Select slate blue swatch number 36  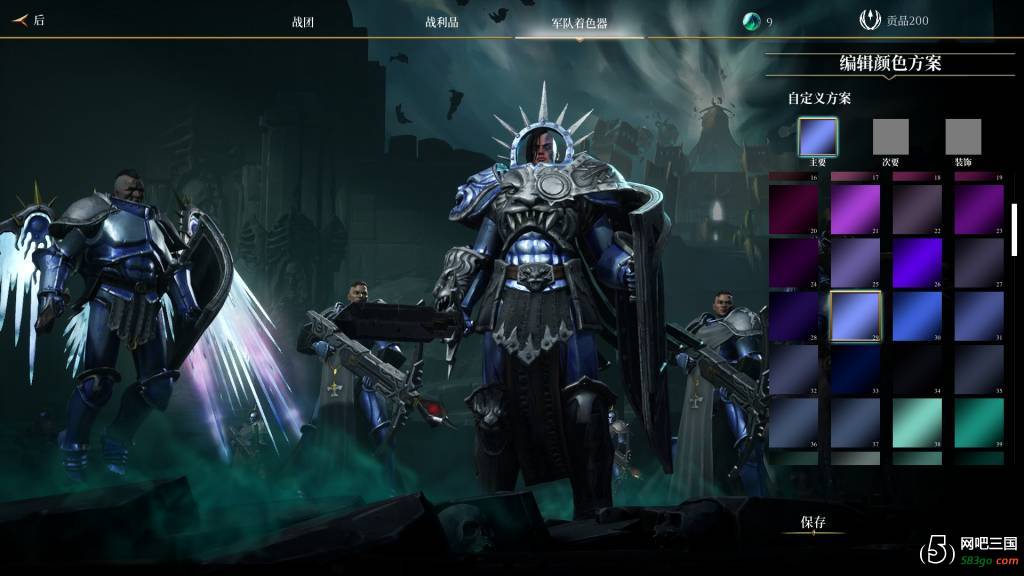click(x=794, y=422)
